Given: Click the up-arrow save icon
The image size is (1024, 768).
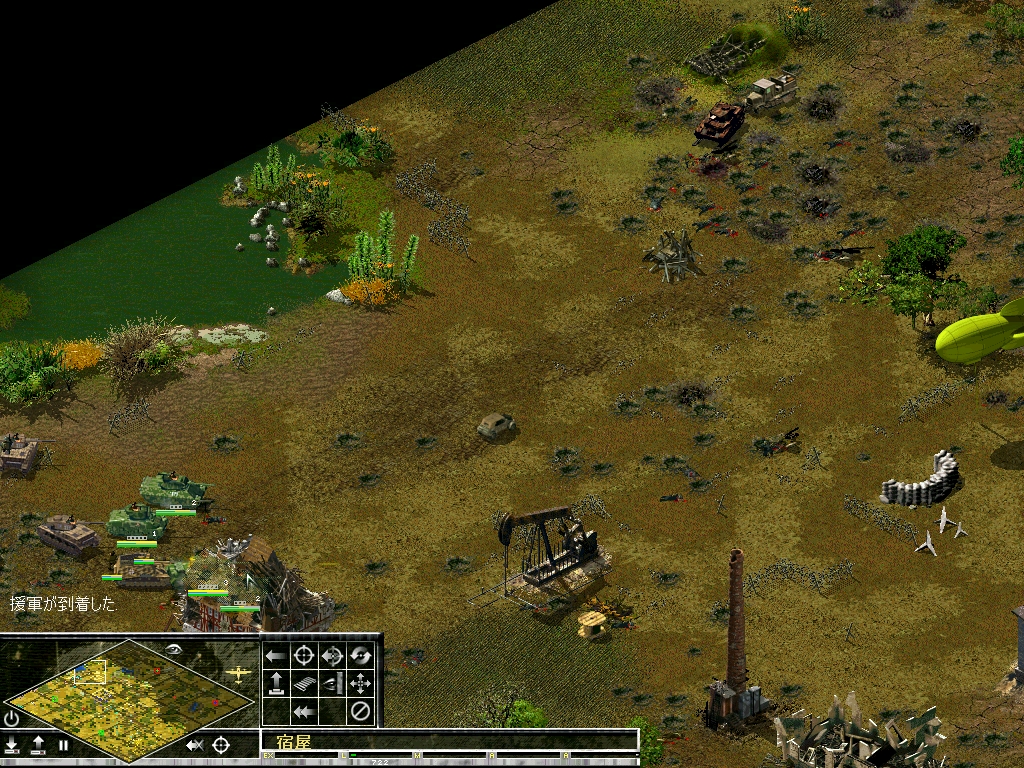Looking at the screenshot, I should (x=38, y=745).
